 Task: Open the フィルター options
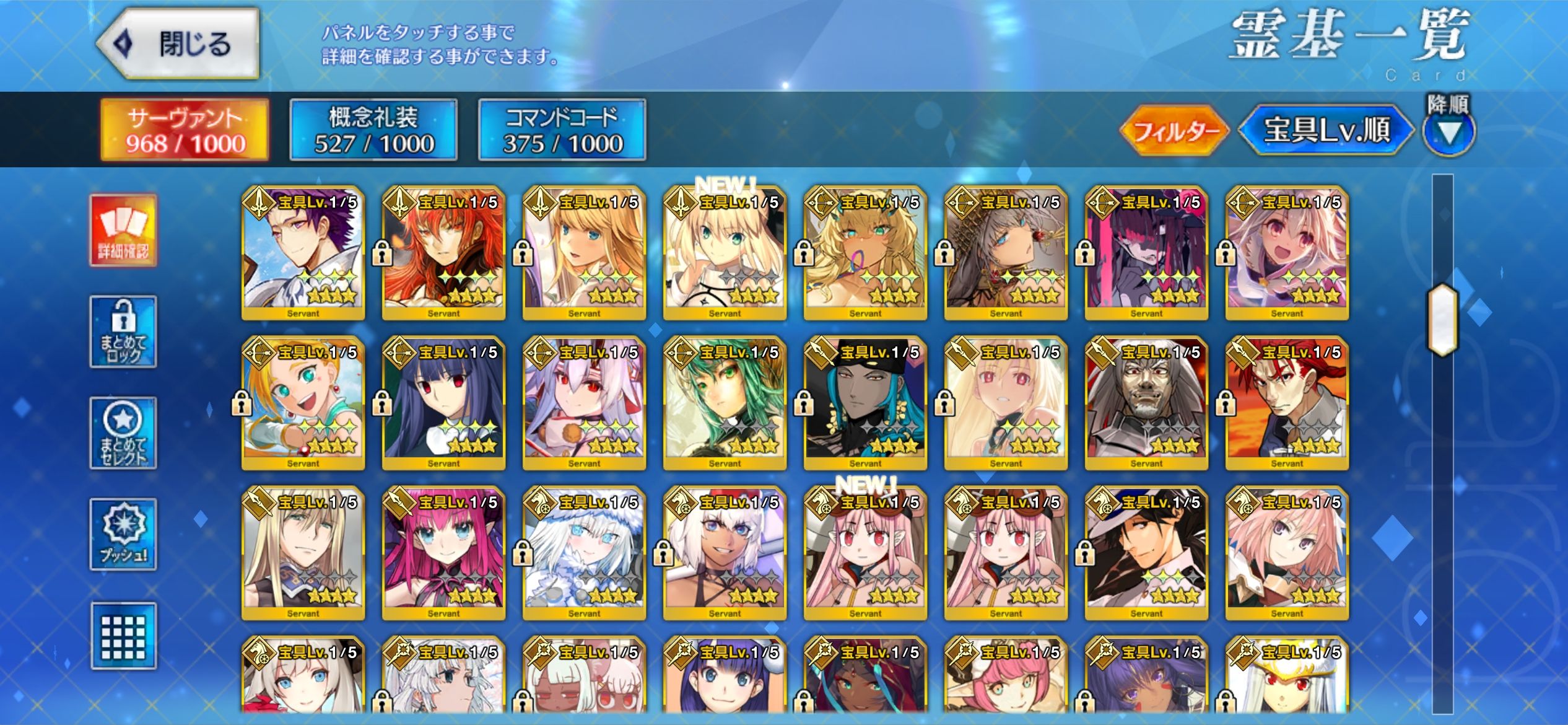[x=1174, y=131]
